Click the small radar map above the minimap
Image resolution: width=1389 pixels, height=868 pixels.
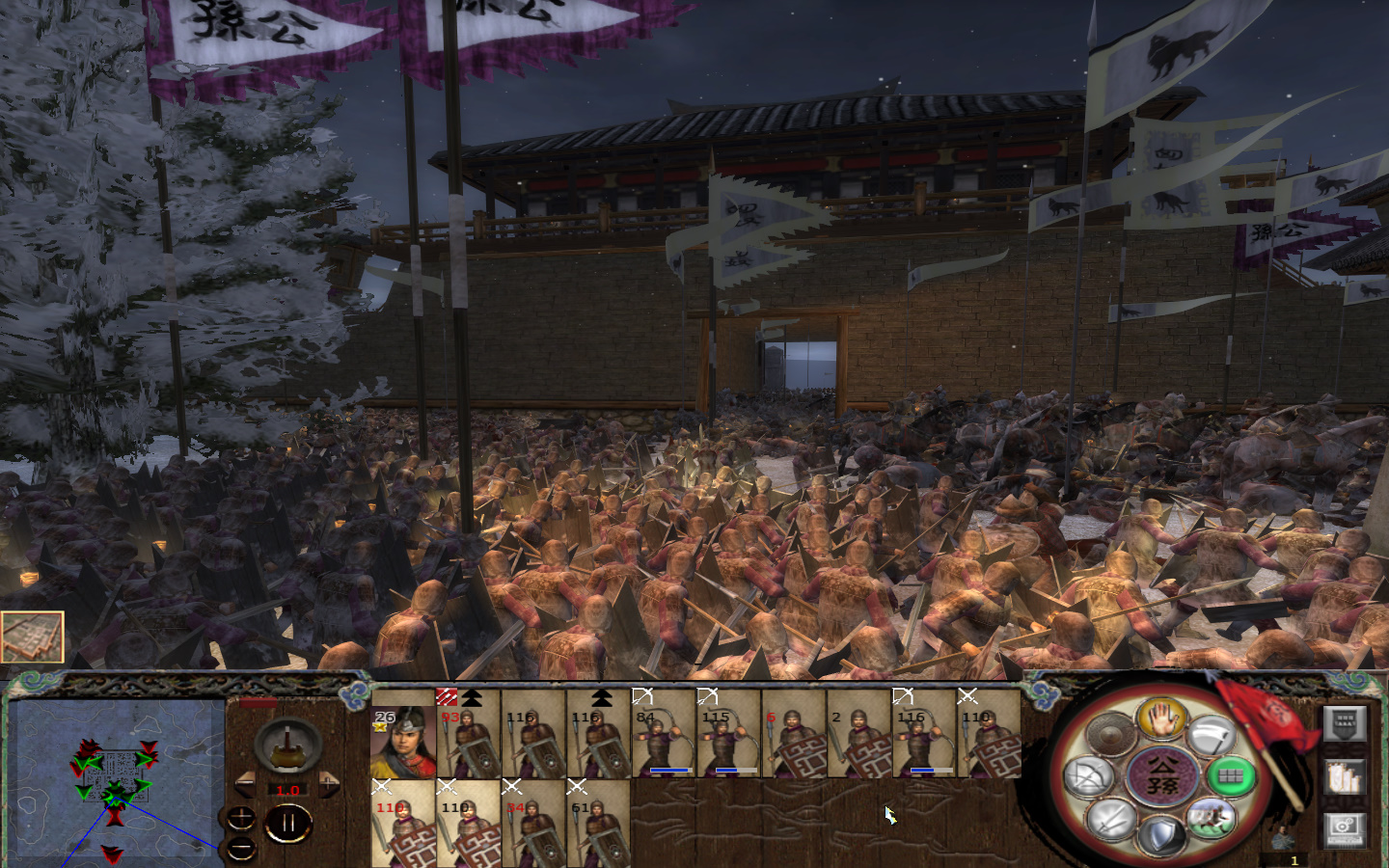point(34,637)
